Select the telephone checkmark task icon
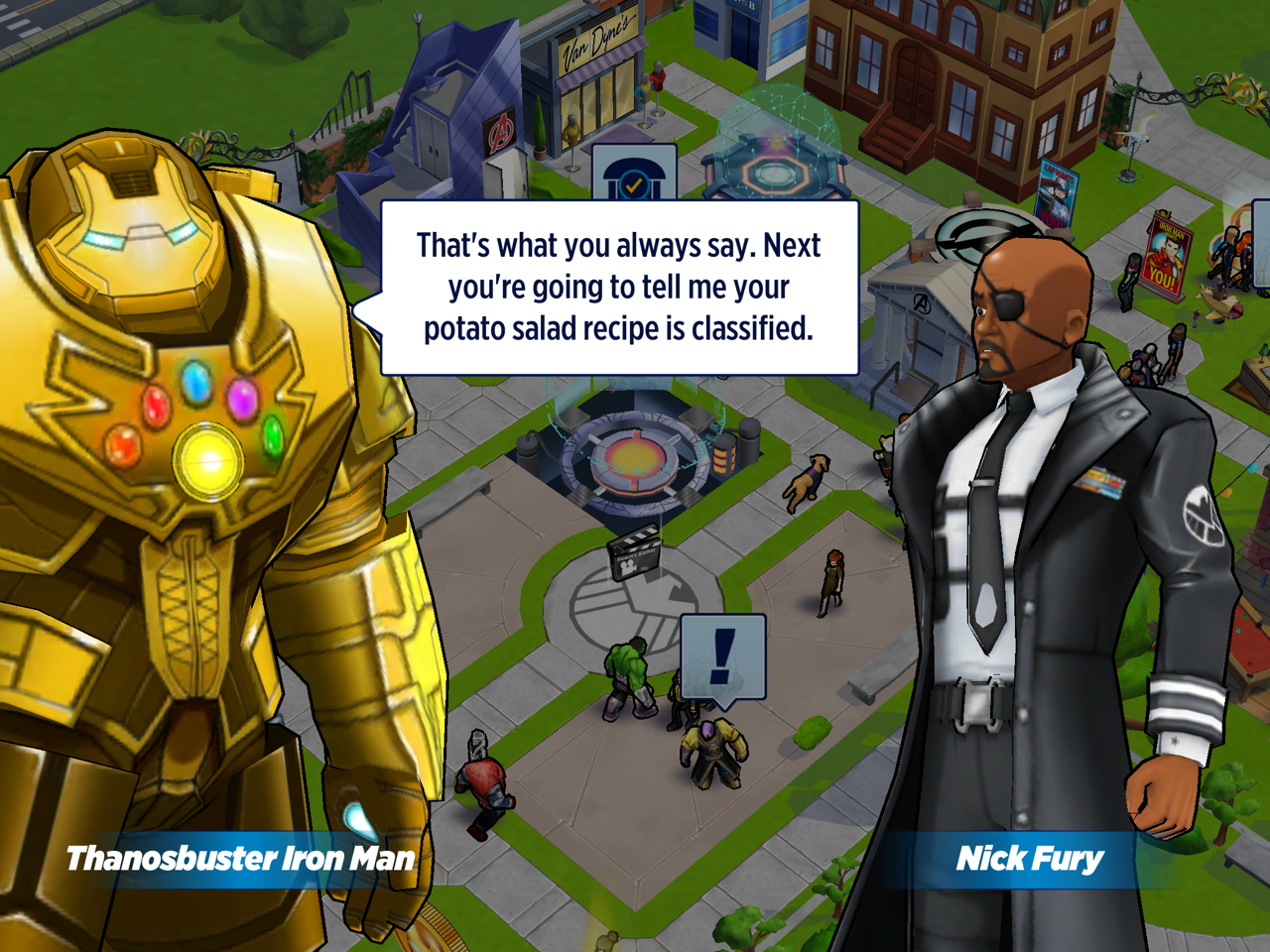Screen dimensions: 1270x952 pos(634,176)
